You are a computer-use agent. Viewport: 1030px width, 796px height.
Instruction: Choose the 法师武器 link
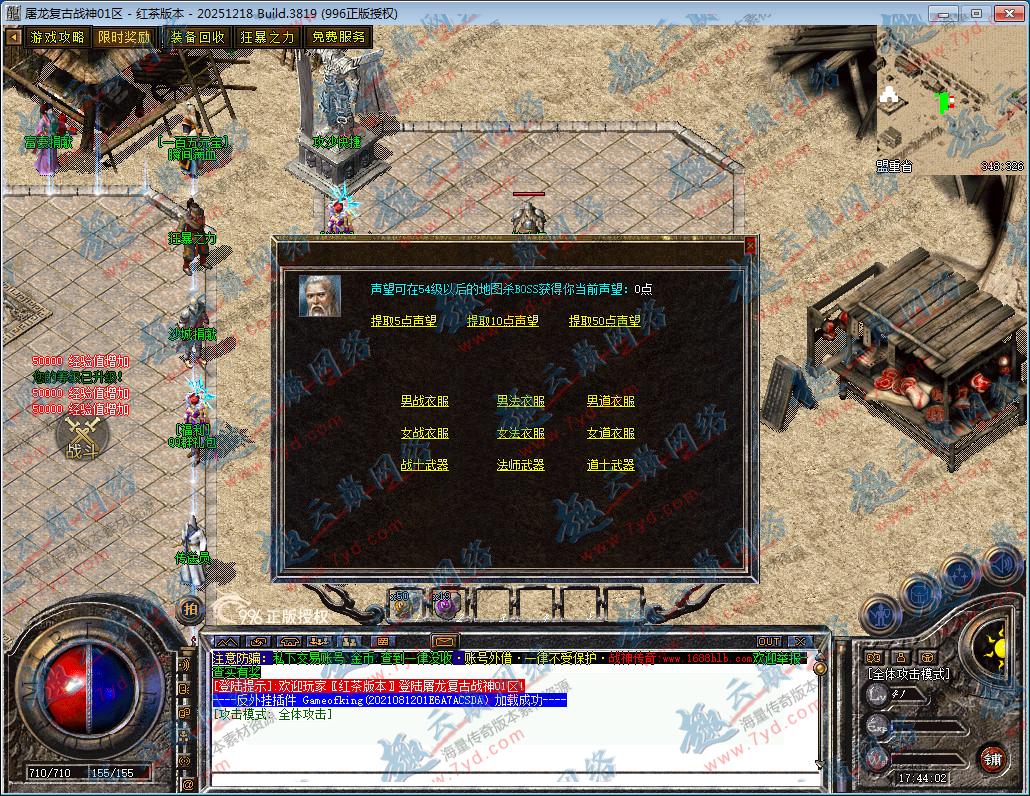521,465
